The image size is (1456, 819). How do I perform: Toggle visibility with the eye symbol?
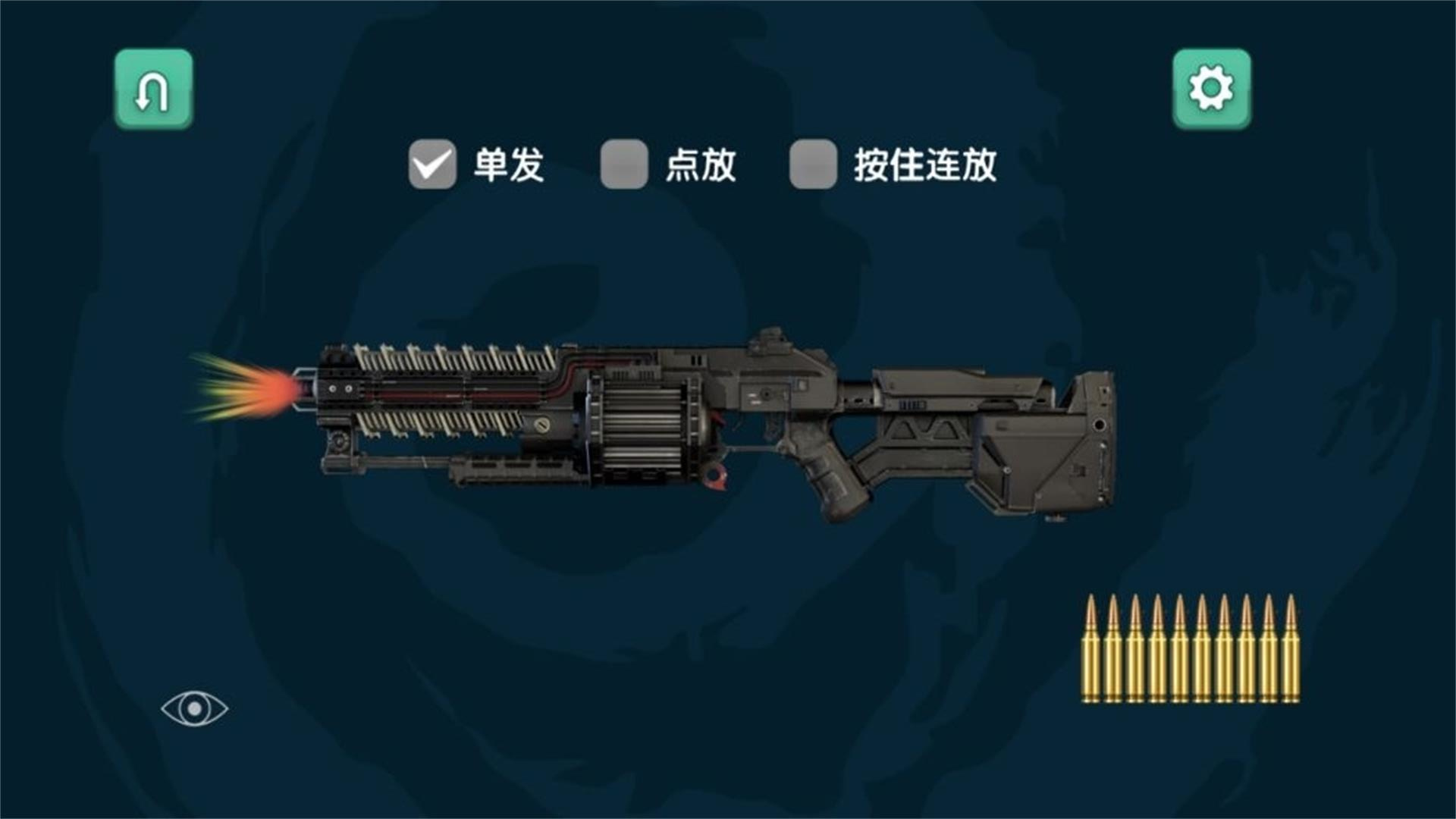click(x=196, y=709)
